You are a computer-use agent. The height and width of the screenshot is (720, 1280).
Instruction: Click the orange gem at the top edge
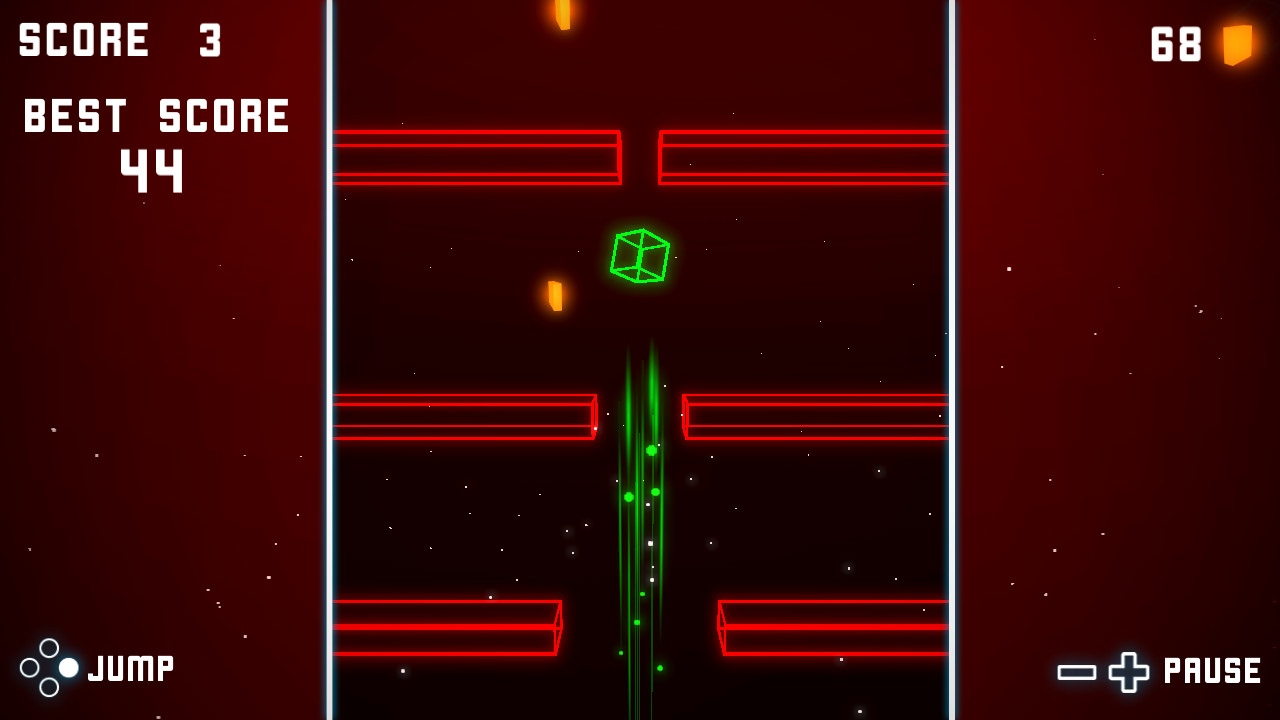560,14
